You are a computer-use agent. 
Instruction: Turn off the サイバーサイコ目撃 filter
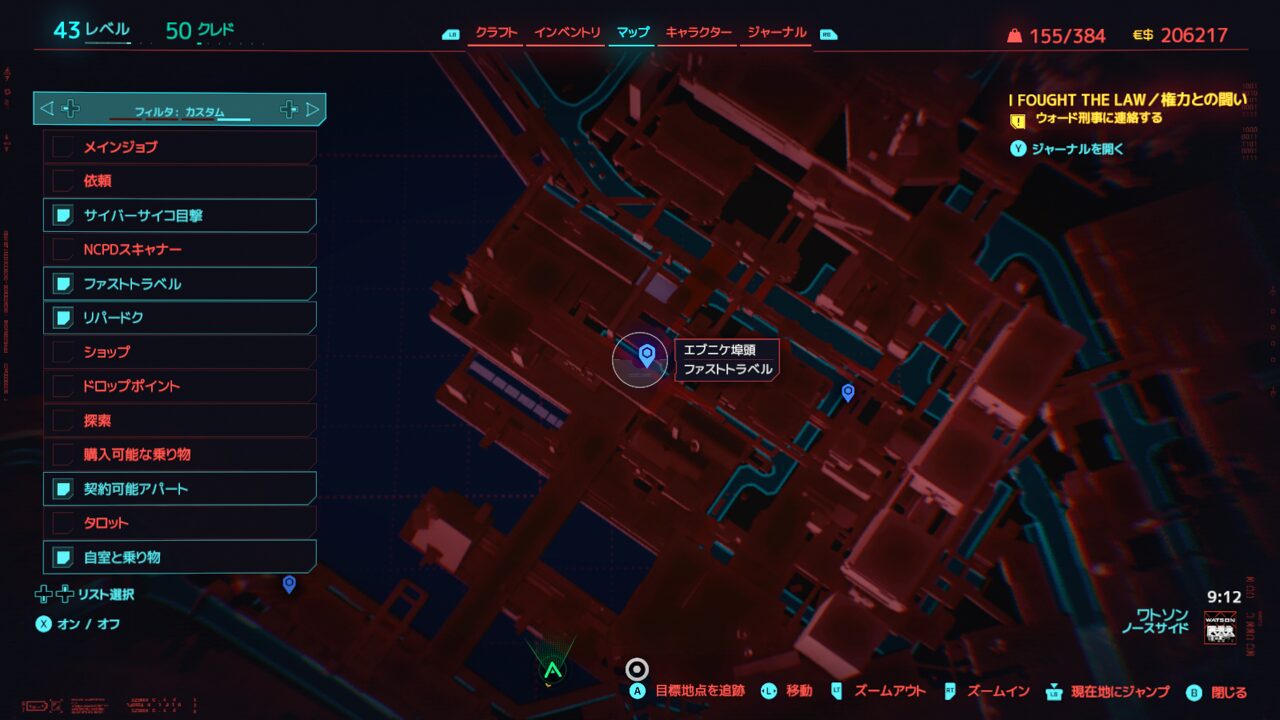coord(180,215)
